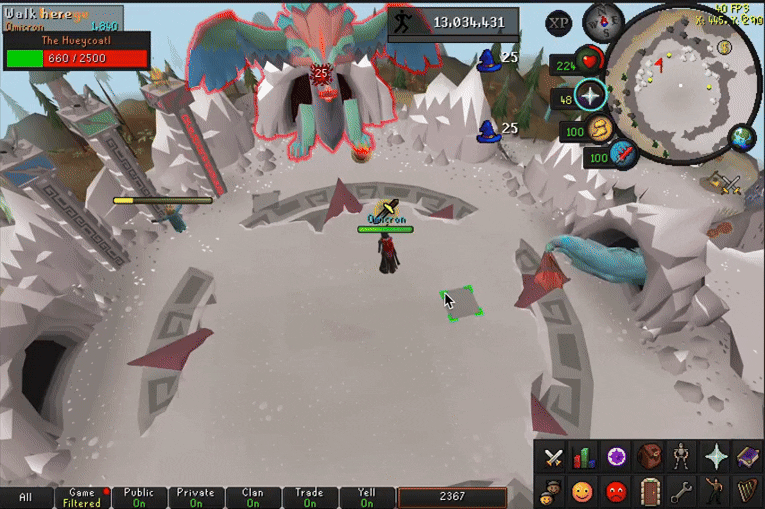This screenshot has width=765, height=509.
Task: Open the world map globe
Action: coord(742,138)
